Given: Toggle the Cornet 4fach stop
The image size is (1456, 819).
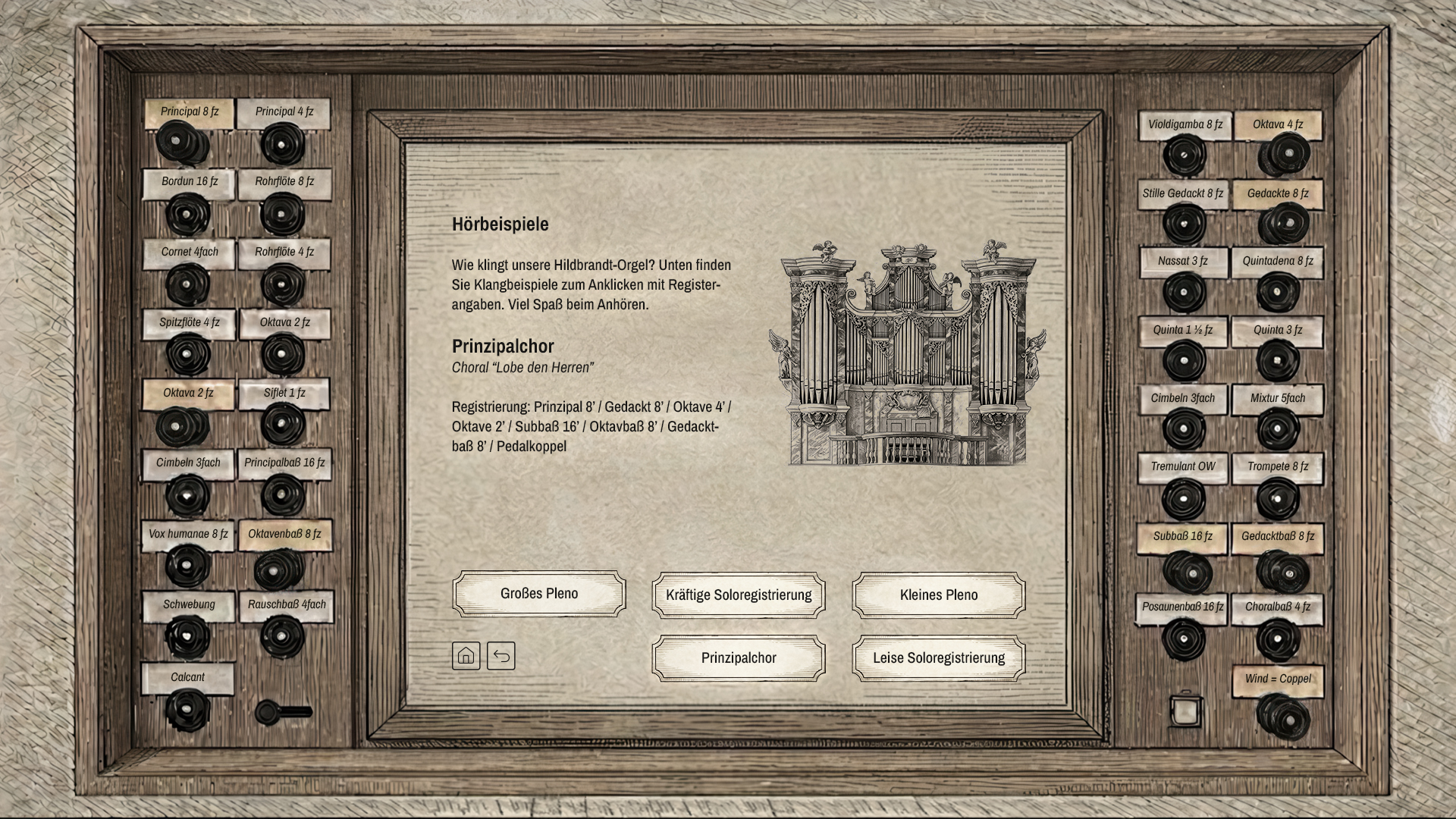Looking at the screenshot, I should 187,284.
